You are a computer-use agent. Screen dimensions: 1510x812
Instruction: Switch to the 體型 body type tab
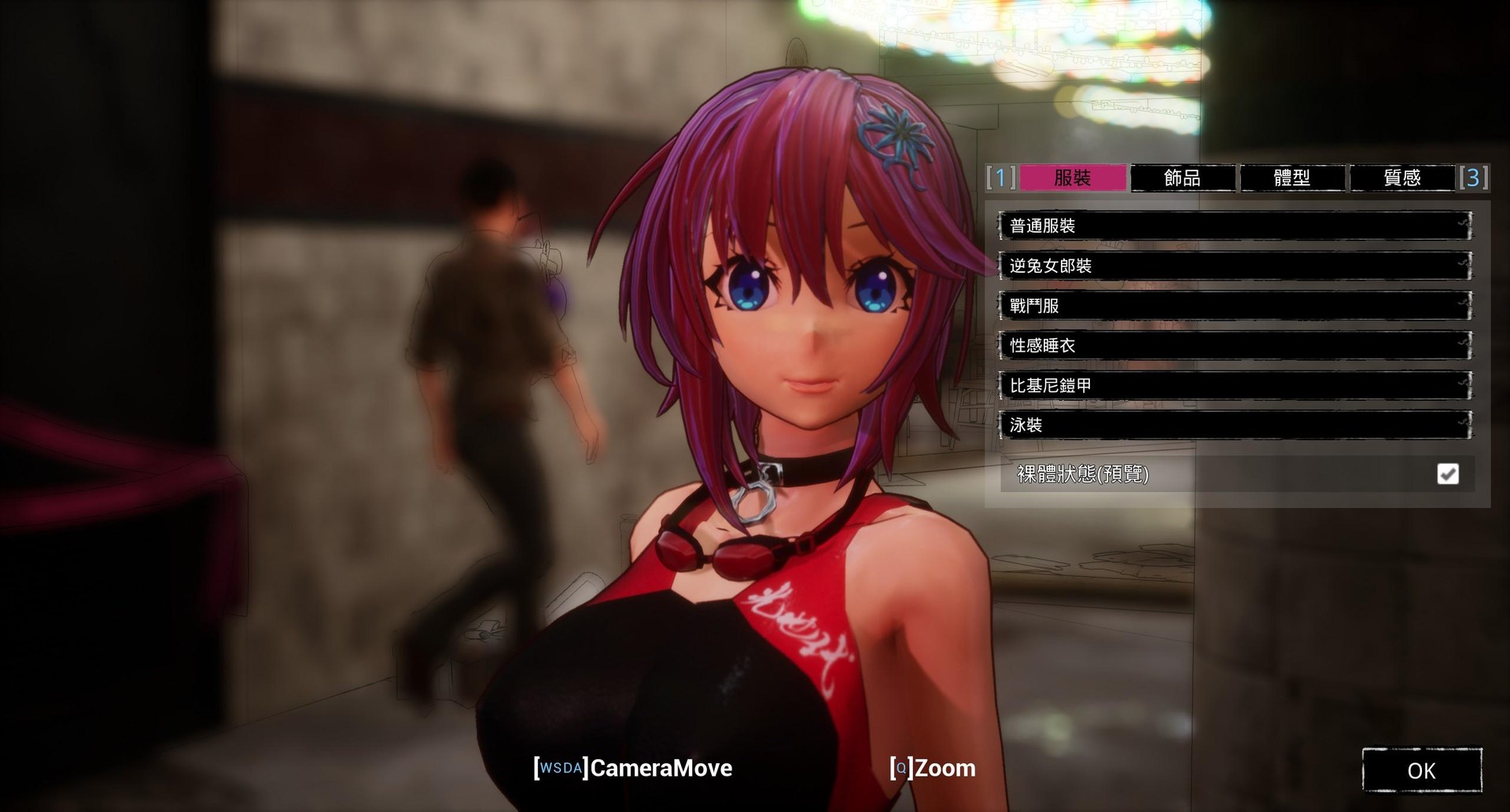click(x=1293, y=178)
